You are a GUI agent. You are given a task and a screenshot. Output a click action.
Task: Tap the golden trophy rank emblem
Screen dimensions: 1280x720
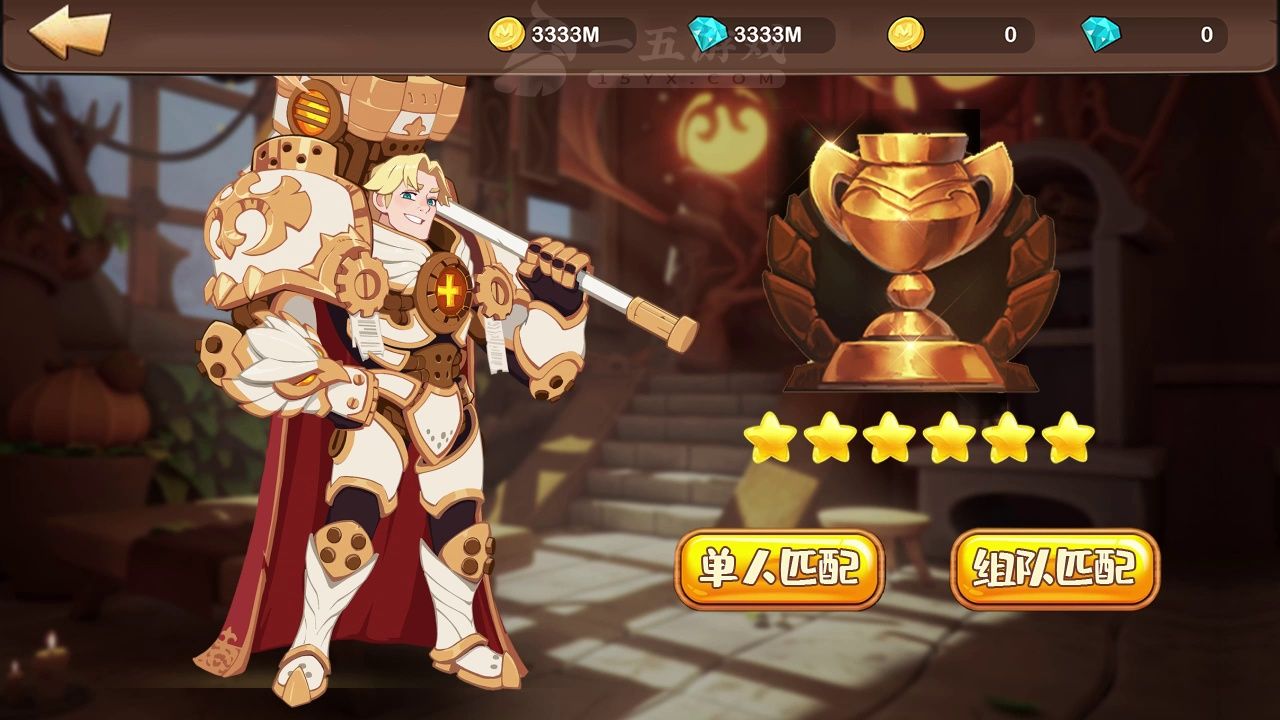(909, 262)
